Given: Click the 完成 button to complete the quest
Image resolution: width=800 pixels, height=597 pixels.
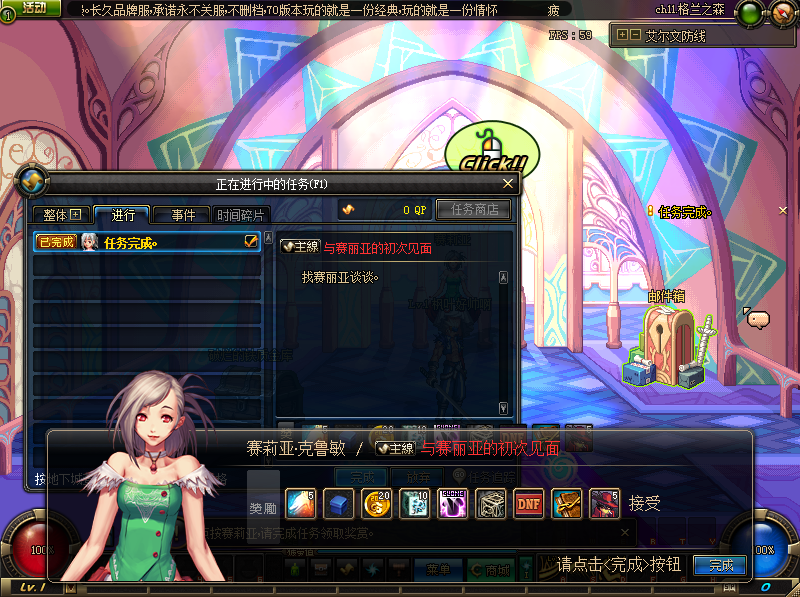Looking at the screenshot, I should tap(720, 565).
